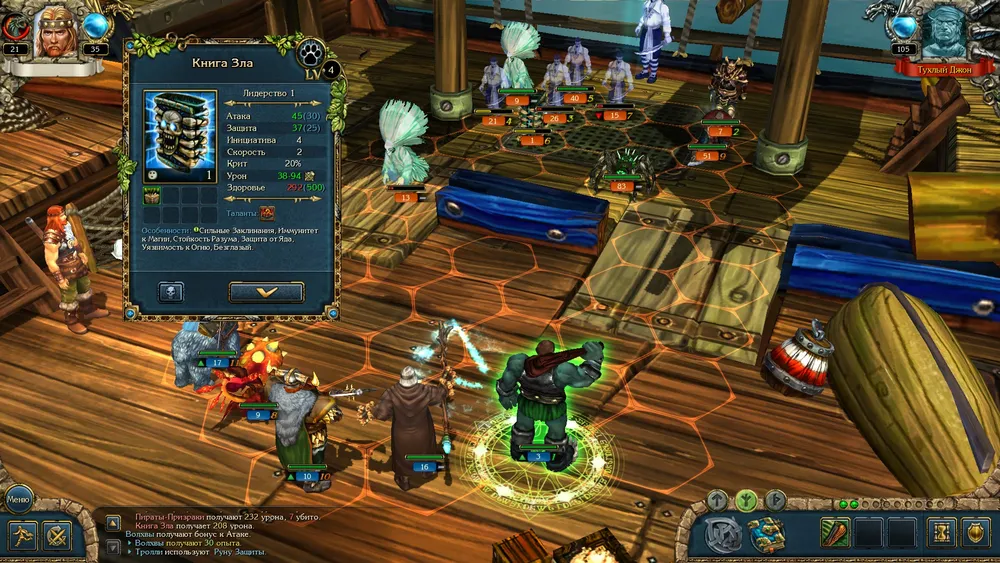Screen dimensions: 1000x563
Task: Click the running figure flee button
Action: tap(24, 535)
